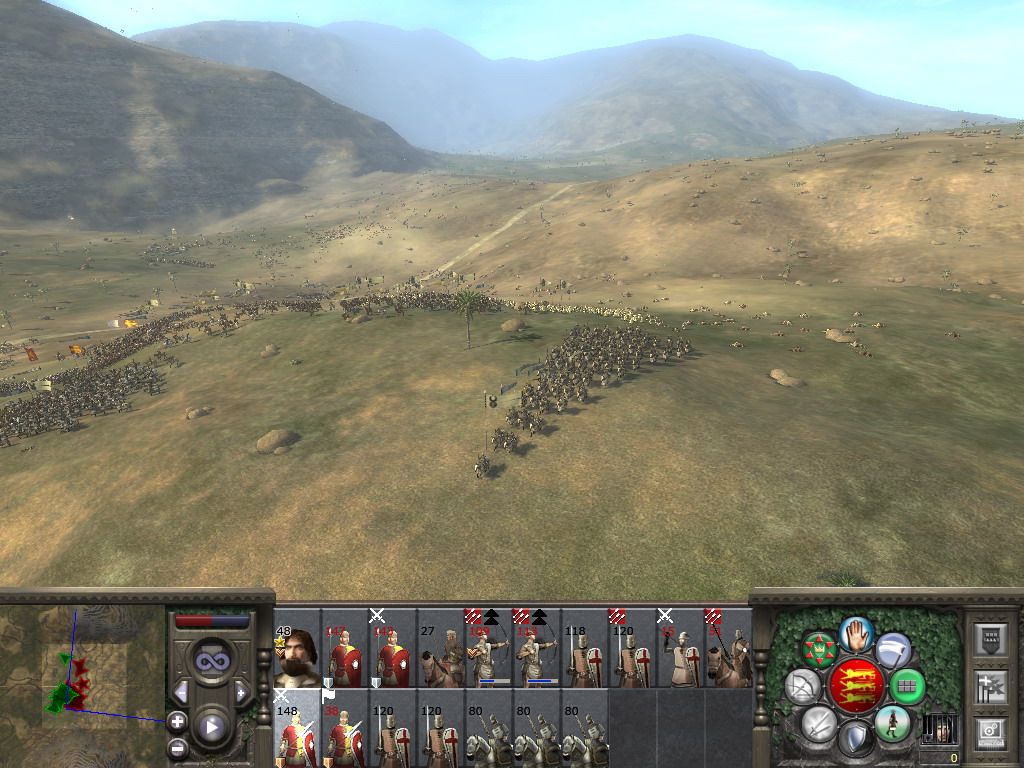This screenshot has height=768, width=1024.
Task: Zoom out the minimap with the minus button
Action: point(177,747)
